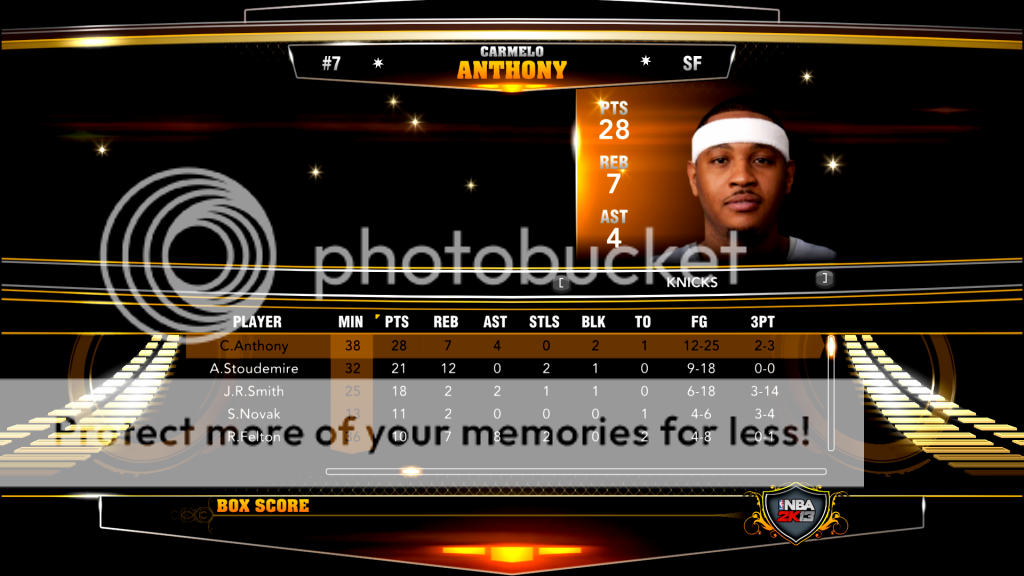
Task: Click the PLAYER column header
Action: (x=257, y=322)
